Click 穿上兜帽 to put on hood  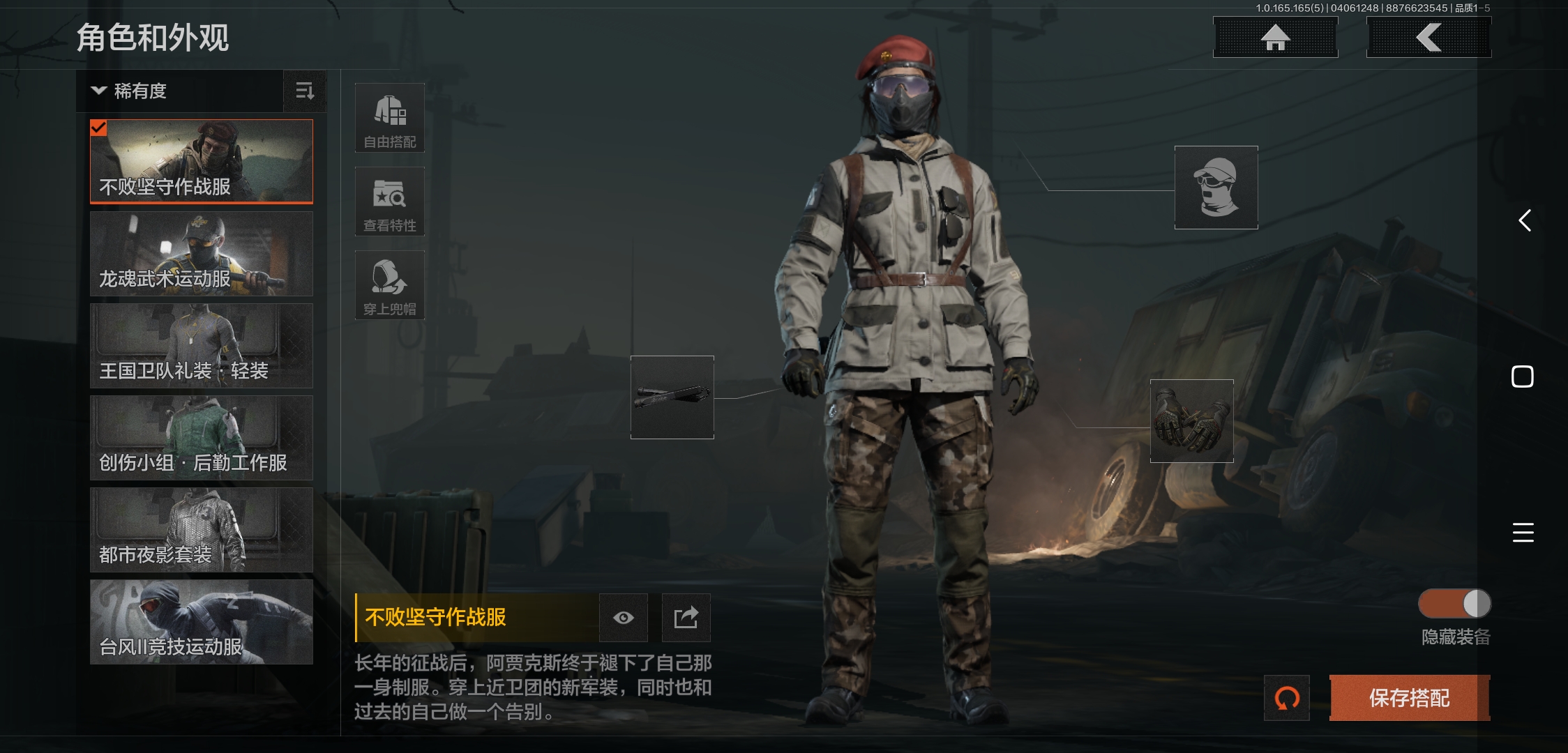[x=389, y=284]
